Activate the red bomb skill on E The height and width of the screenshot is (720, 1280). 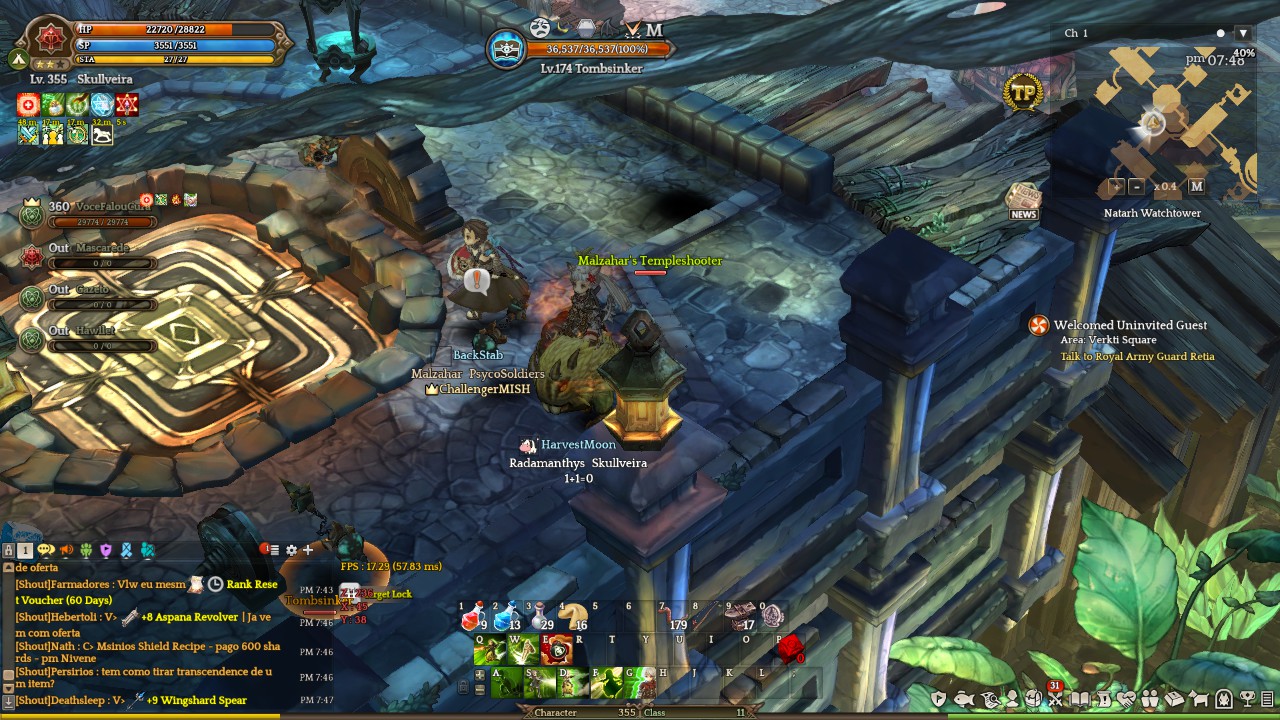(557, 650)
